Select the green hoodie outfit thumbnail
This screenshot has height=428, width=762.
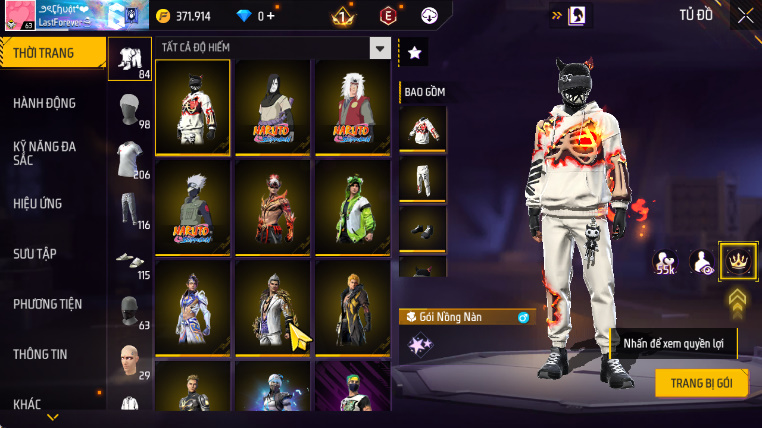[x=351, y=207]
